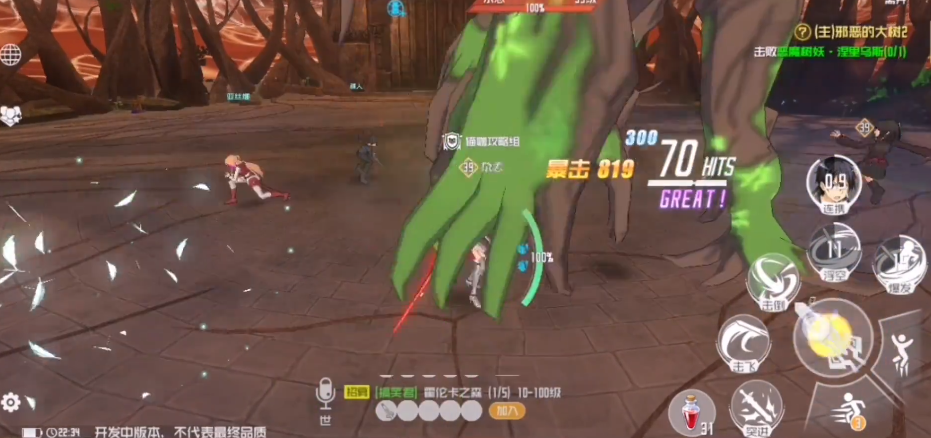Open the globe icon menu
This screenshot has width=931, height=438.
coord(11,53)
